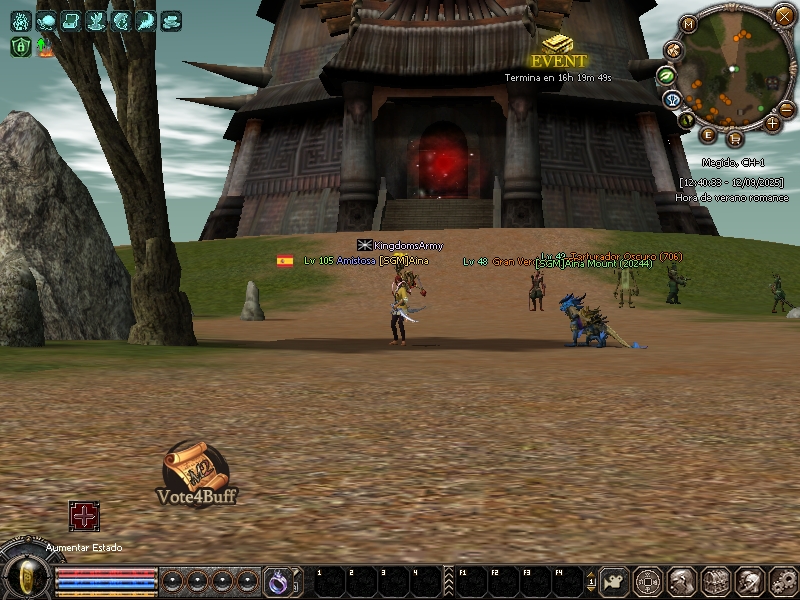Use the ring item in the quickslot
The width and height of the screenshot is (800, 600).
(277, 580)
